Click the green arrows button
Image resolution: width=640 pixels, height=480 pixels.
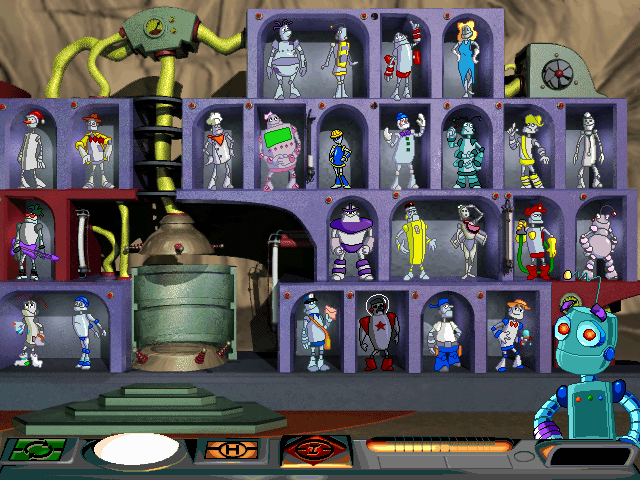pos(37,449)
